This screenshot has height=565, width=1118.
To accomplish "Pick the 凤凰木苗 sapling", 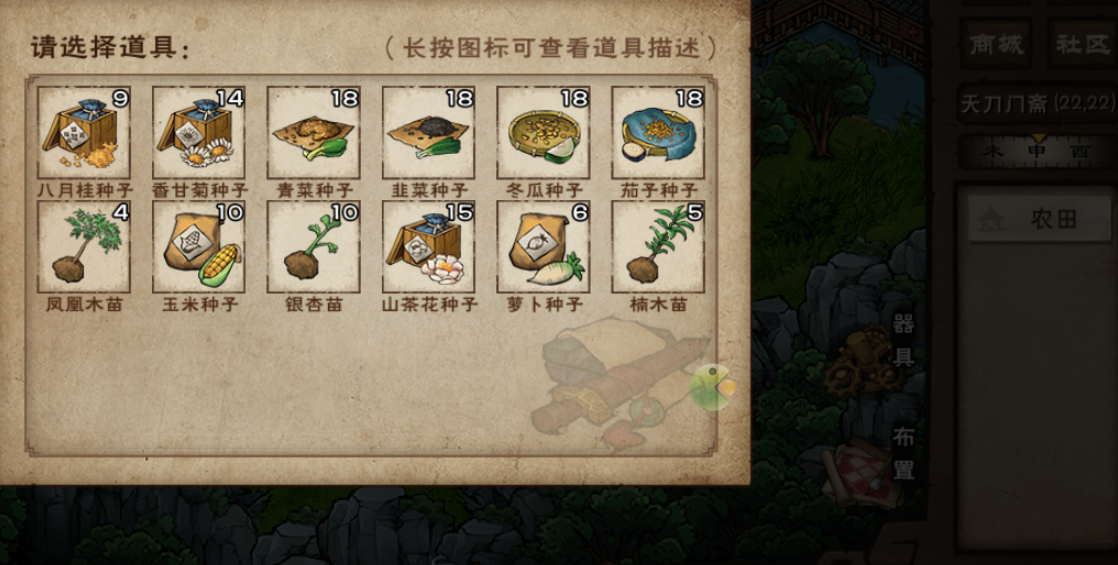I will coord(84,247).
